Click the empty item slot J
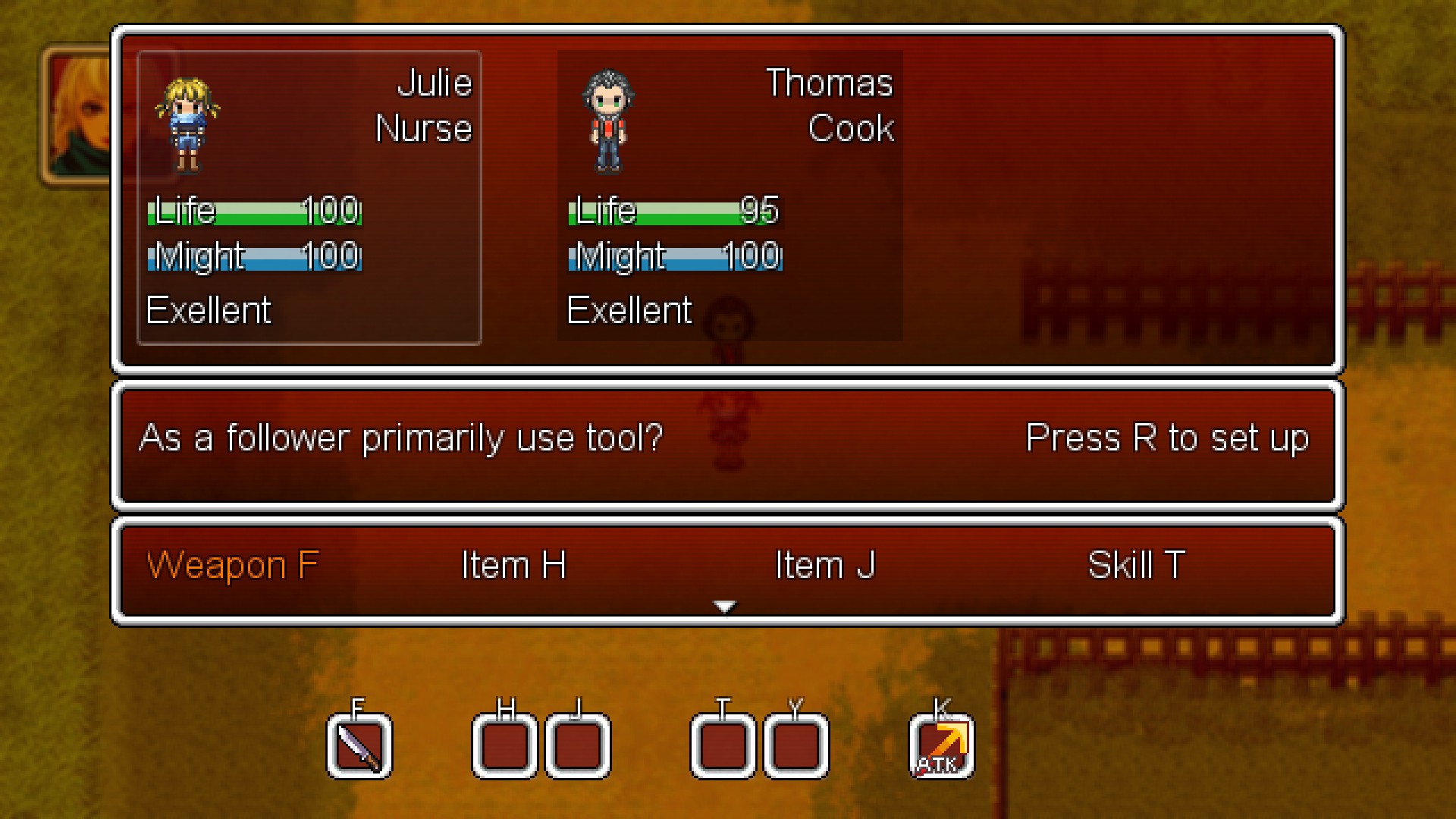This screenshot has height=819, width=1456. (578, 745)
